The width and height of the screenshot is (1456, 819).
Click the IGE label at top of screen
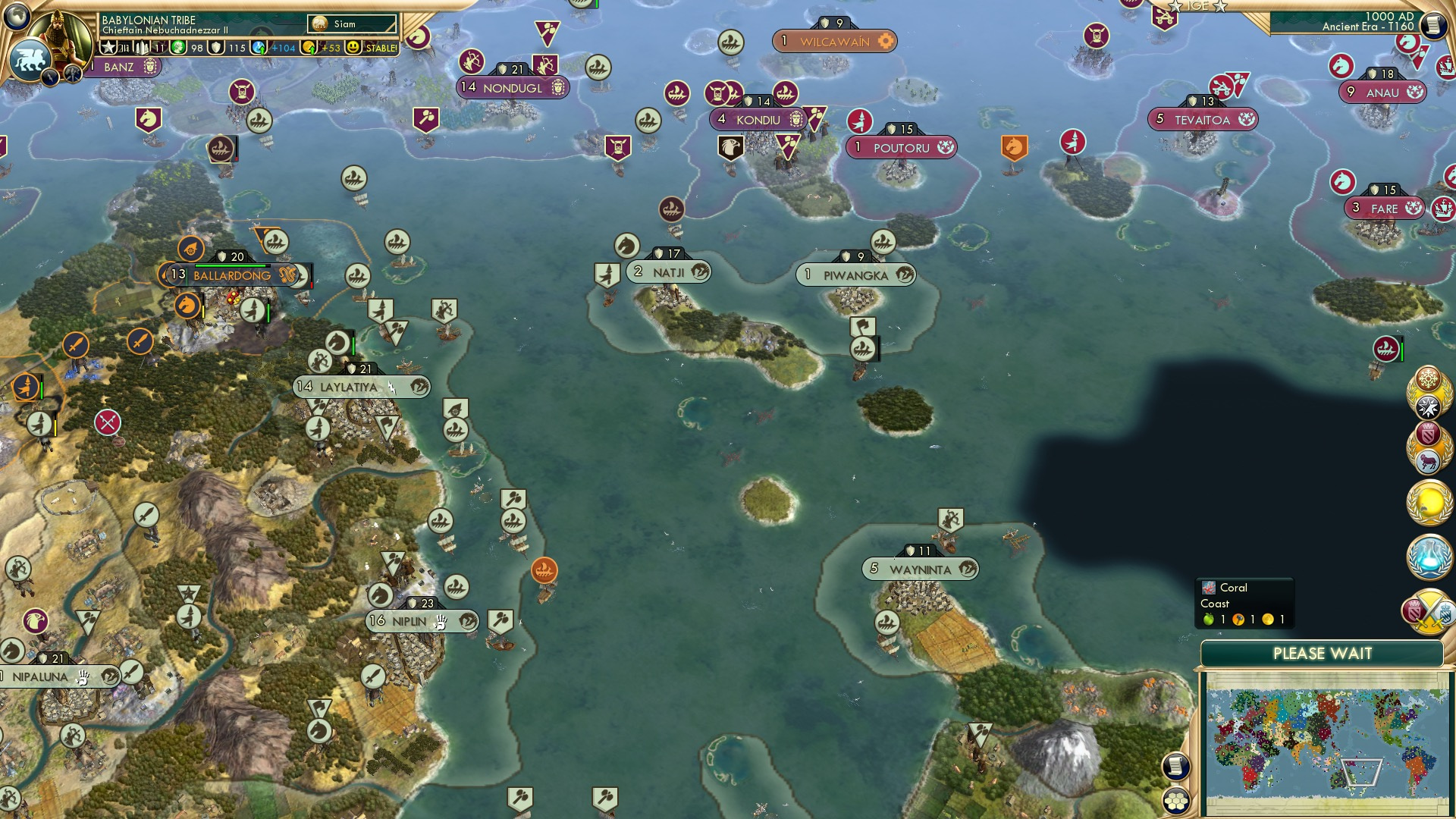pyautogui.click(x=1199, y=6)
